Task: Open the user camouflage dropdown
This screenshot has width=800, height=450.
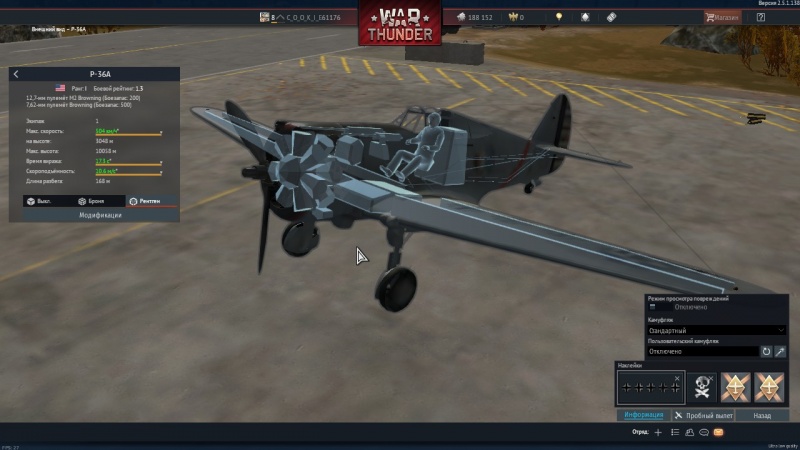Action: click(x=702, y=351)
